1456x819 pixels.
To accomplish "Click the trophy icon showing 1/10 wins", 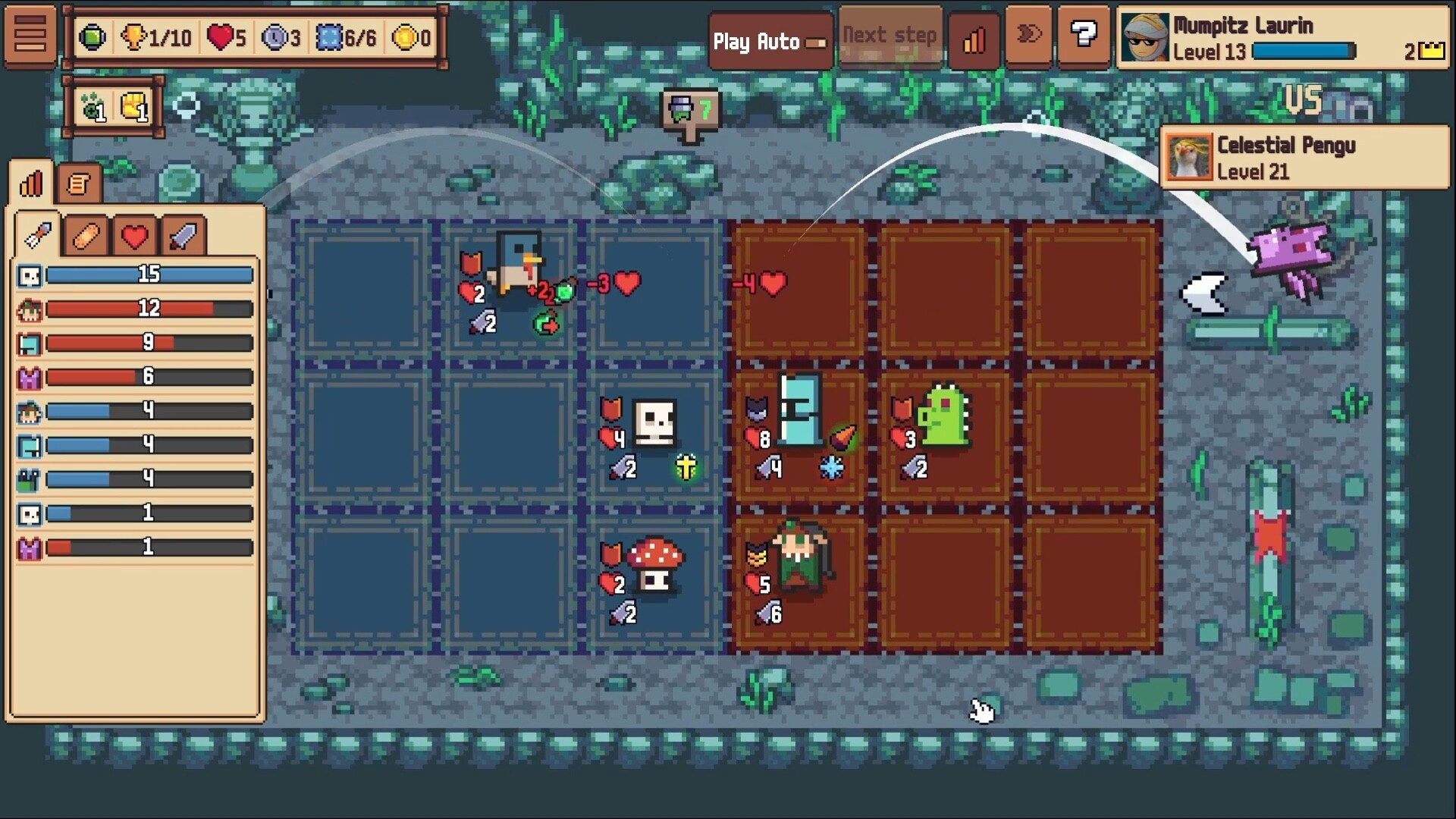I will [135, 36].
